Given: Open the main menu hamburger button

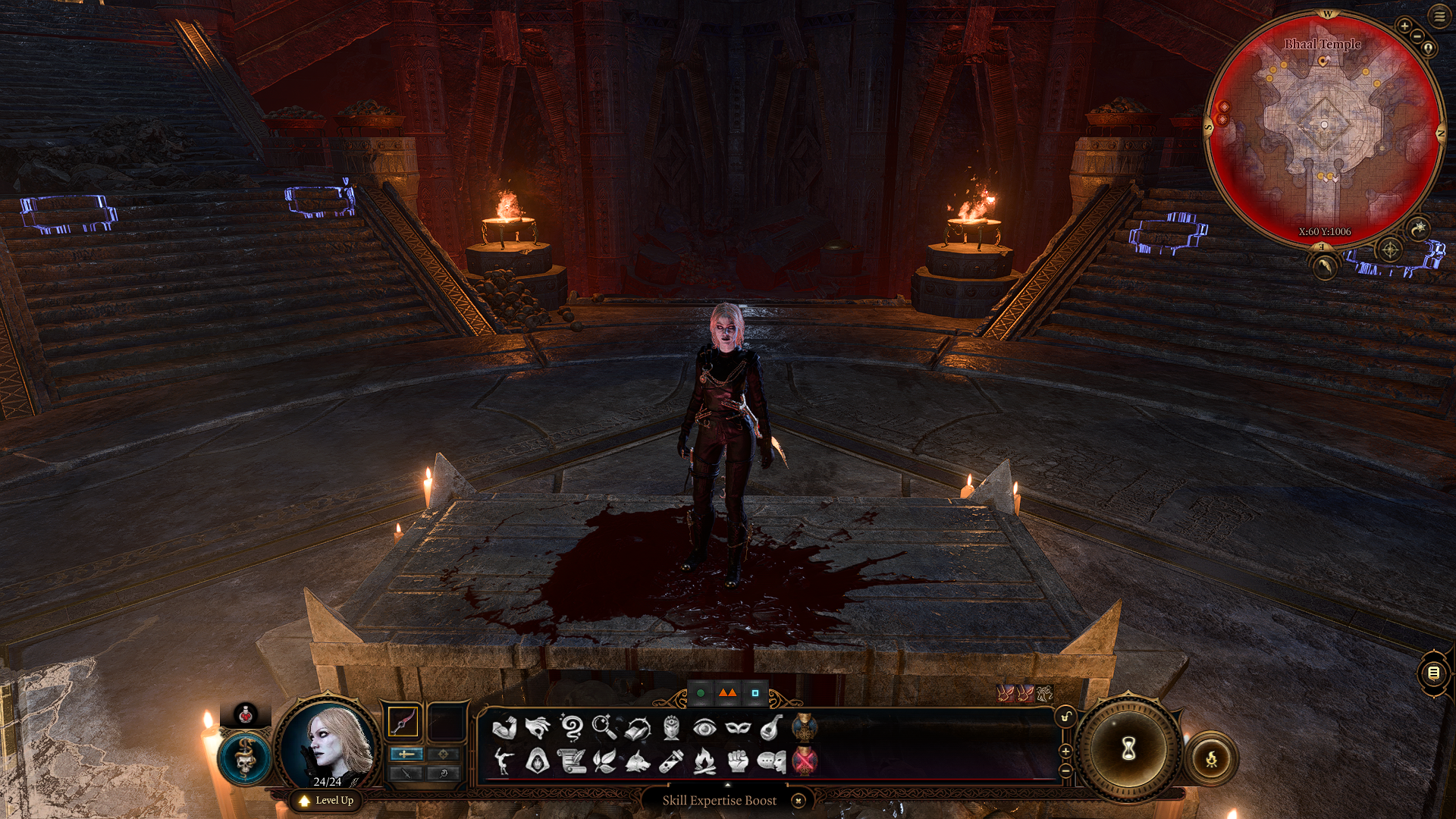Looking at the screenshot, I should 1439,16.
